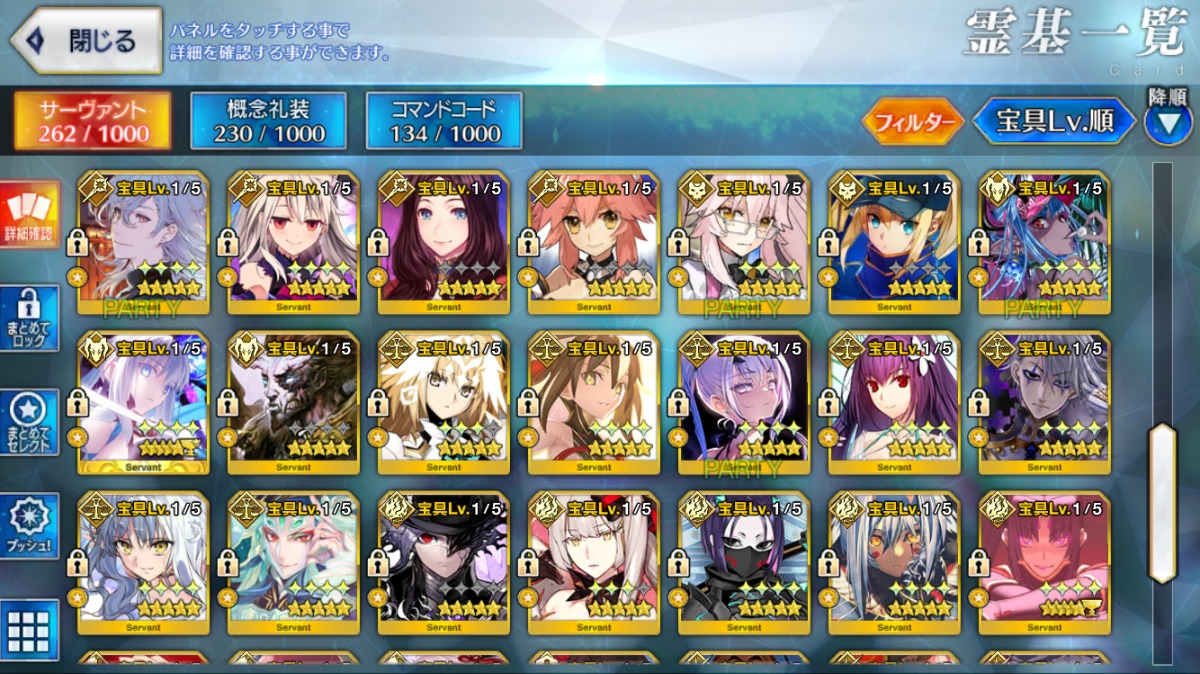The width and height of the screenshot is (1200, 674).
Task: Show the コマンドコード tab
Action: point(443,121)
